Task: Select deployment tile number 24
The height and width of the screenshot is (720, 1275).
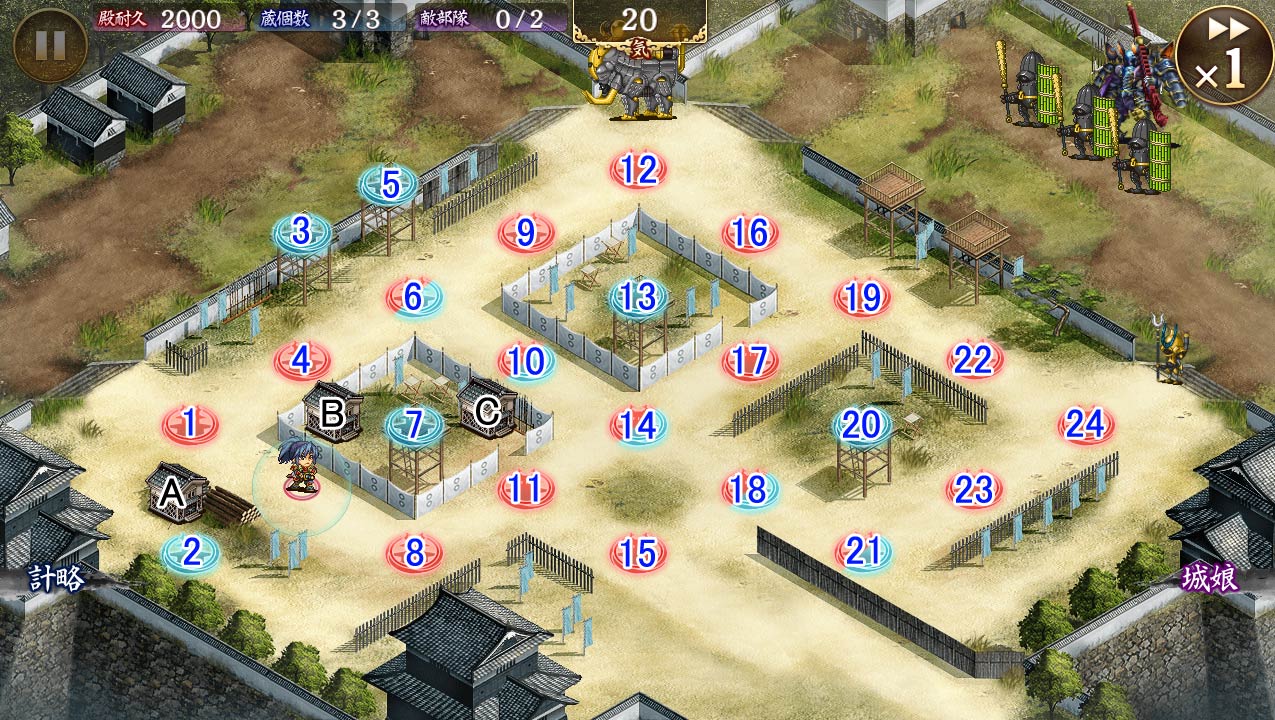Action: pos(1086,425)
